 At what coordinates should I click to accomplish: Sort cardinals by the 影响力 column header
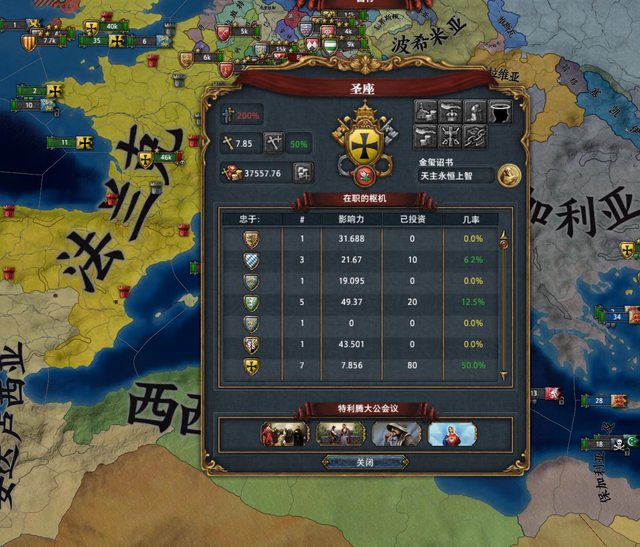coord(352,219)
